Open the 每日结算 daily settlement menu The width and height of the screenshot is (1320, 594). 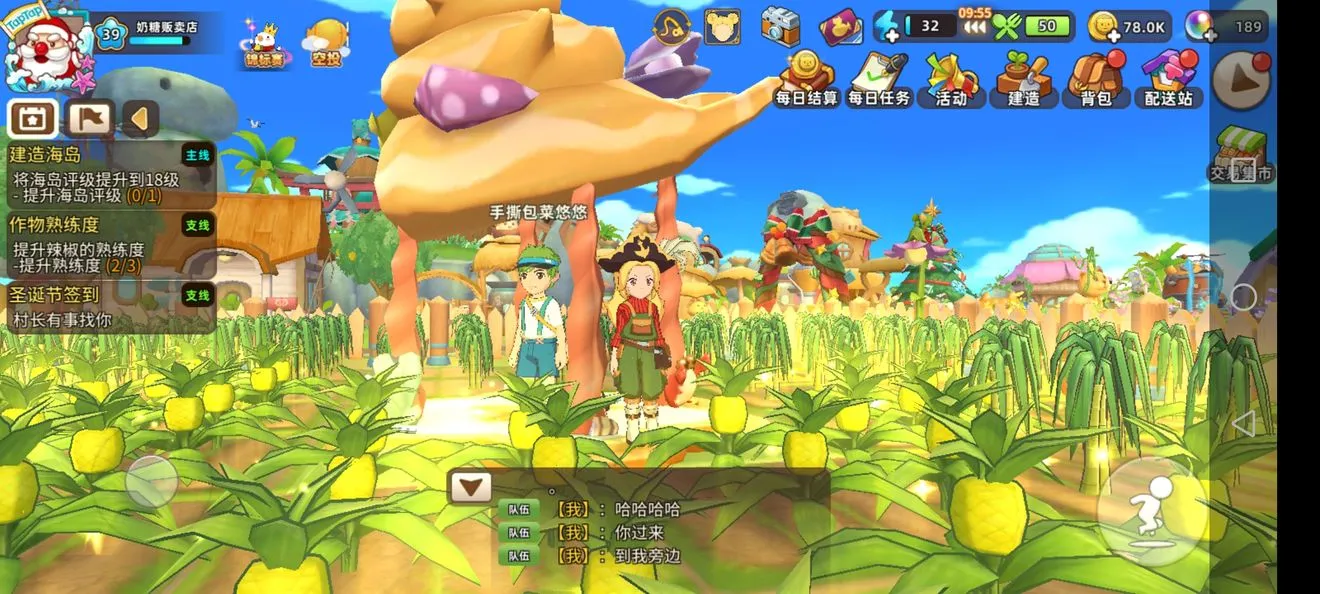tap(806, 78)
